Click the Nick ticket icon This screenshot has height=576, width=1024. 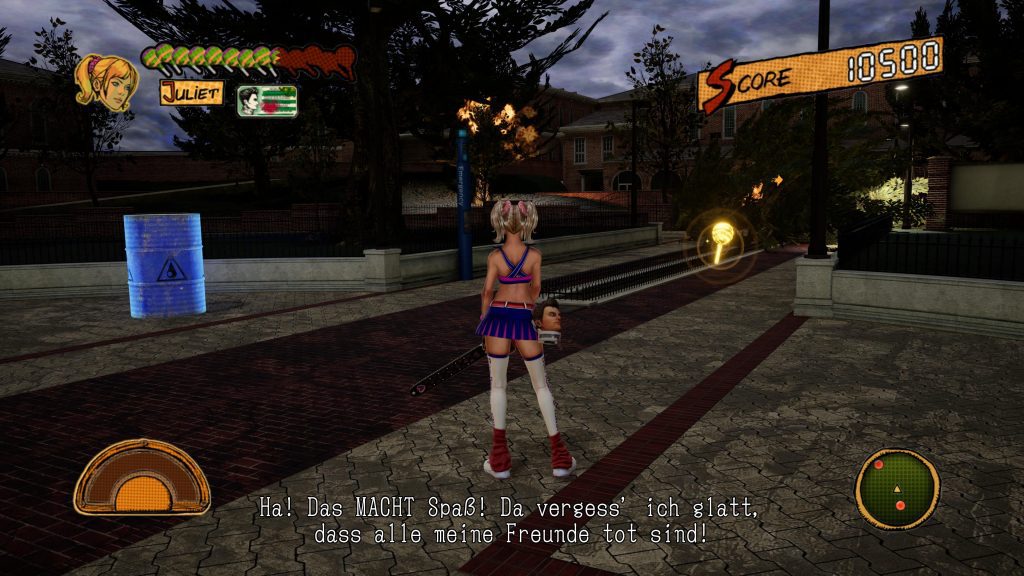[x=267, y=101]
